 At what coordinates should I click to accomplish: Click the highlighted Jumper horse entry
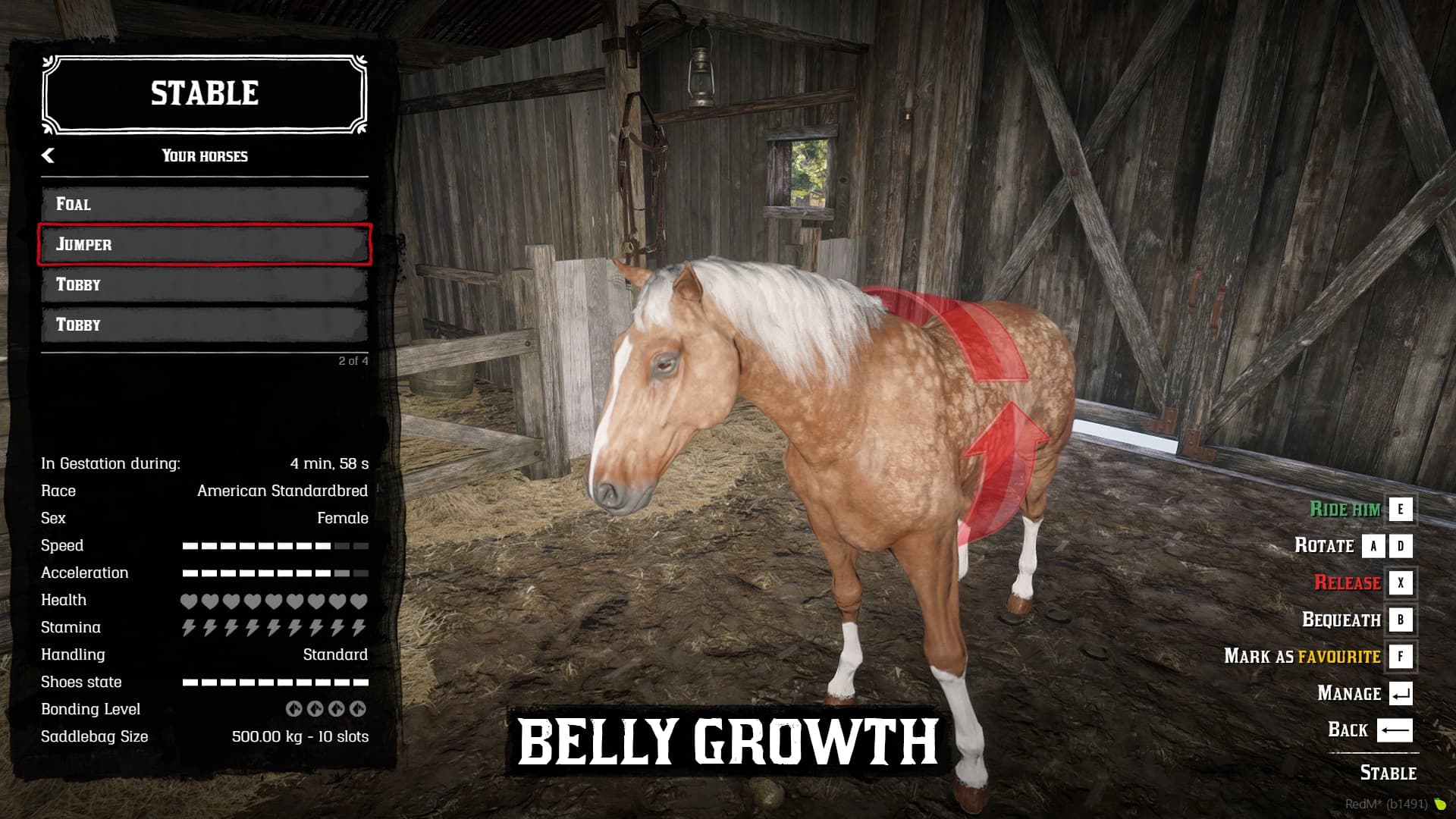pos(203,244)
